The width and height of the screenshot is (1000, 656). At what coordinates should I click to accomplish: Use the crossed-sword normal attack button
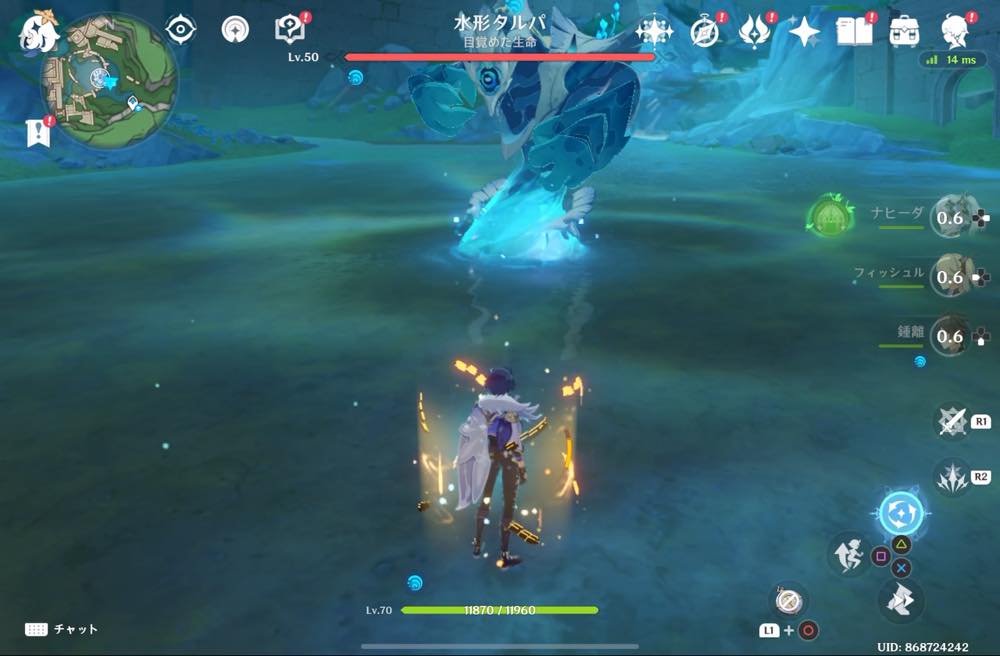[952, 422]
